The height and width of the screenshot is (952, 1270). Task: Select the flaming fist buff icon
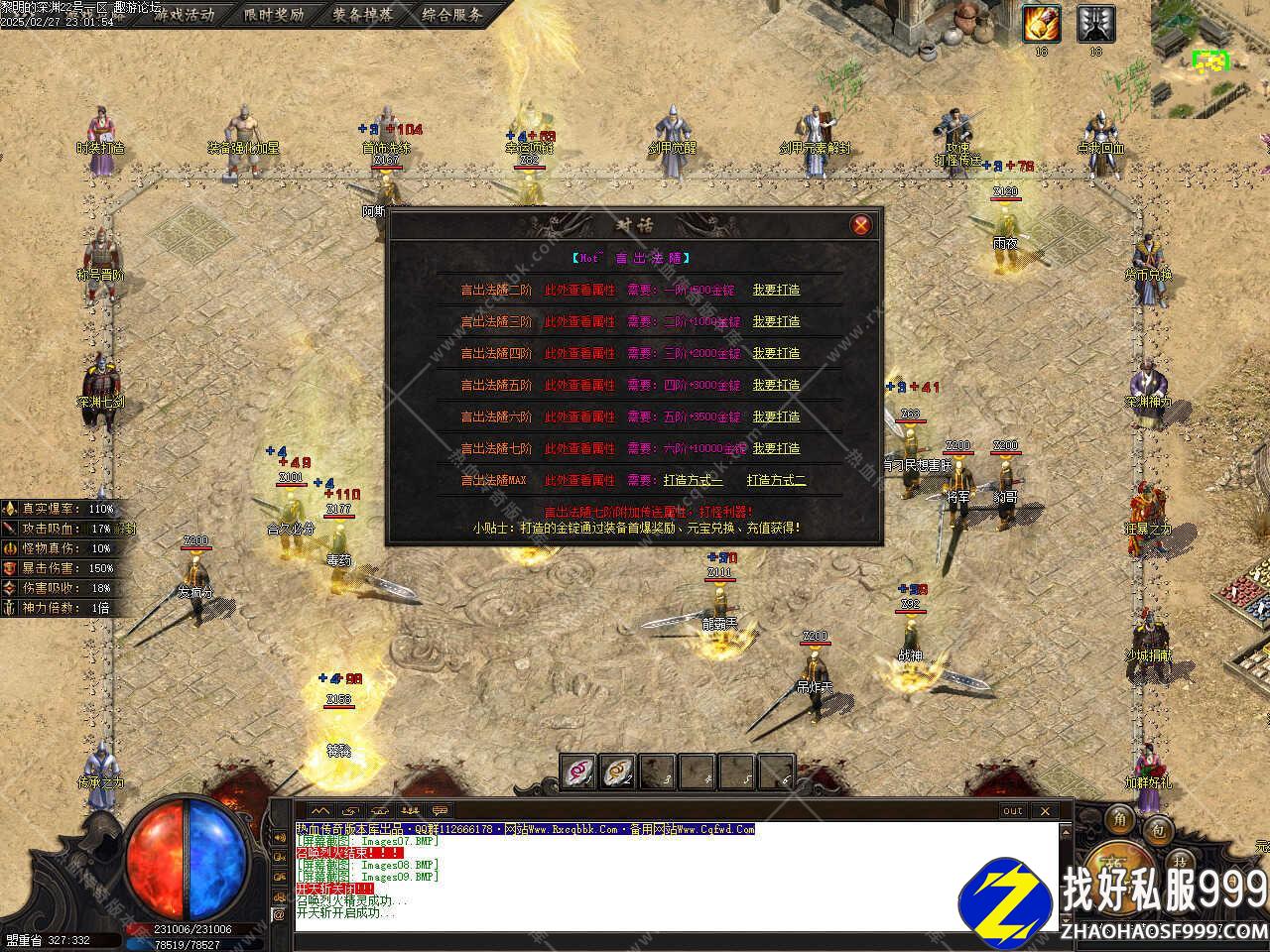(1042, 23)
